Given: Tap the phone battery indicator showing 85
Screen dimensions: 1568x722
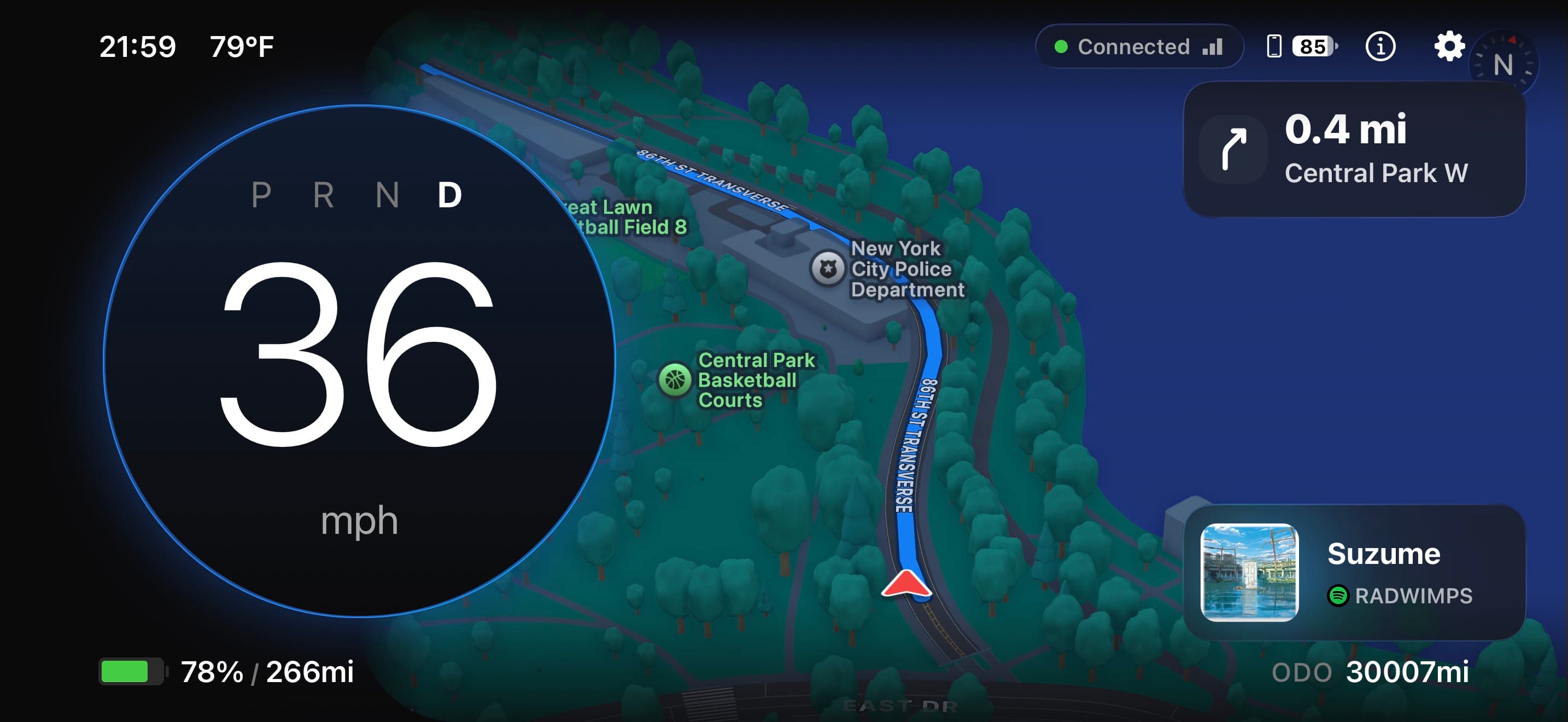Looking at the screenshot, I should [x=1303, y=46].
